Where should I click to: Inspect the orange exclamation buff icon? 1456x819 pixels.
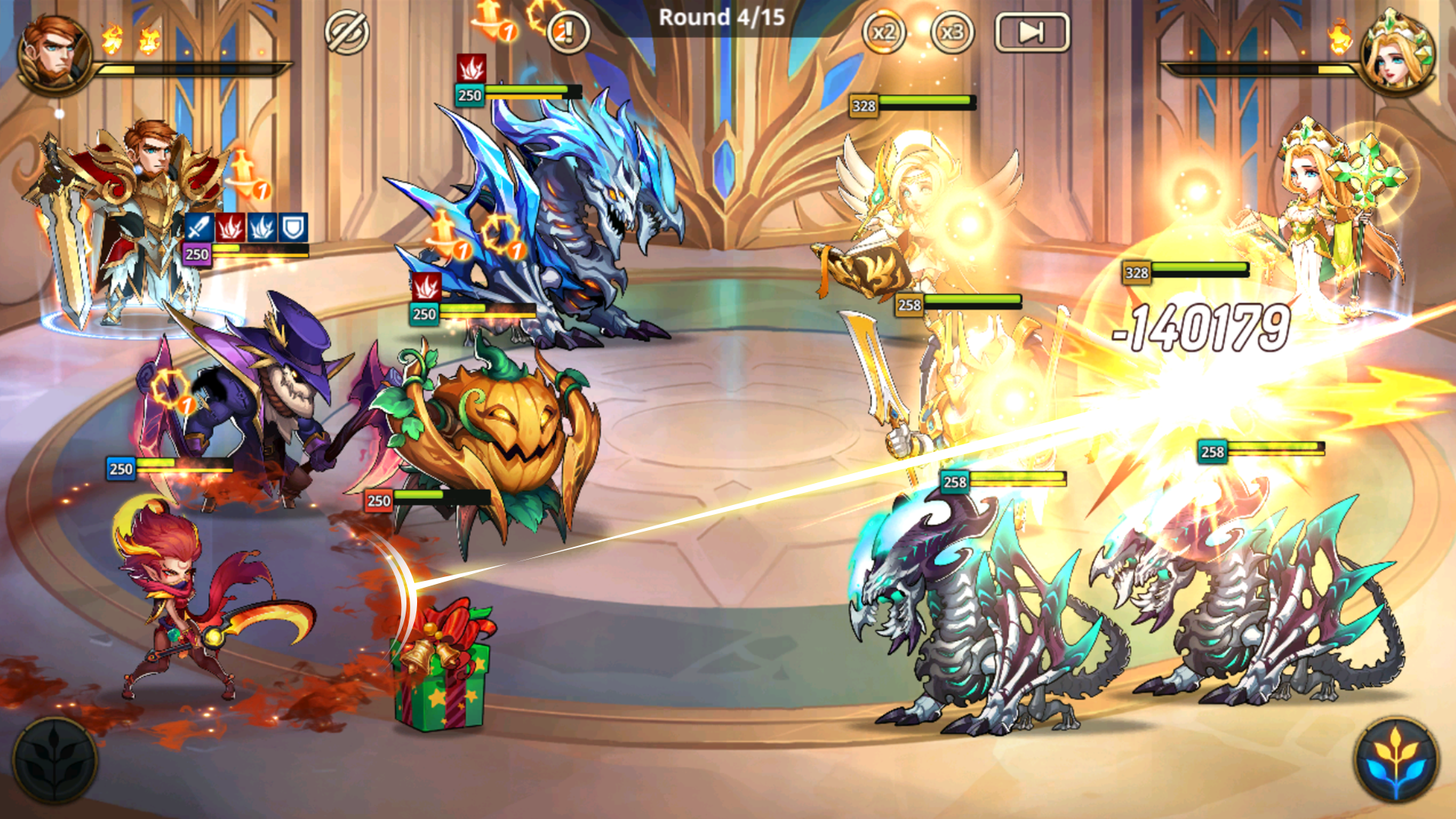(567, 32)
